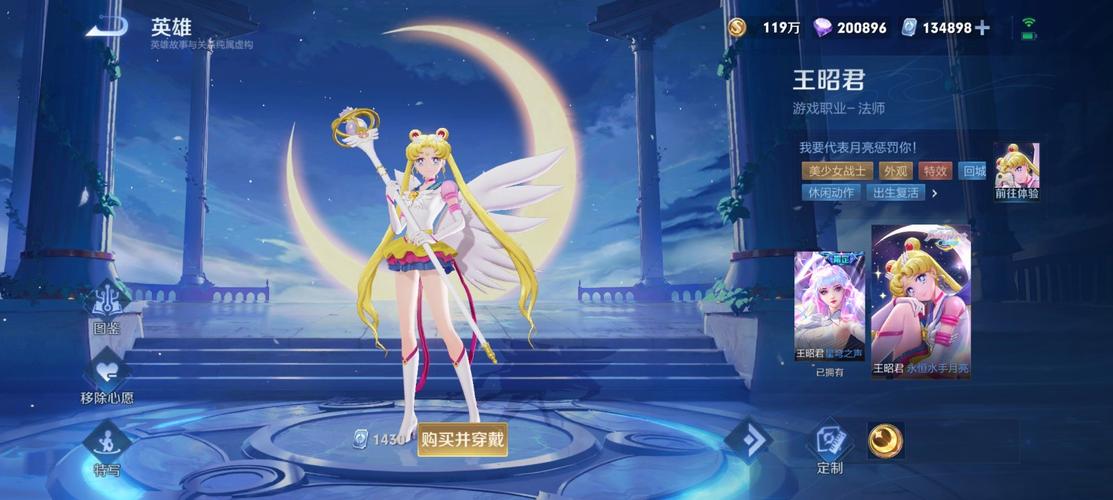Show the 特效 effects tag
1113x500 pixels.
coord(935,171)
